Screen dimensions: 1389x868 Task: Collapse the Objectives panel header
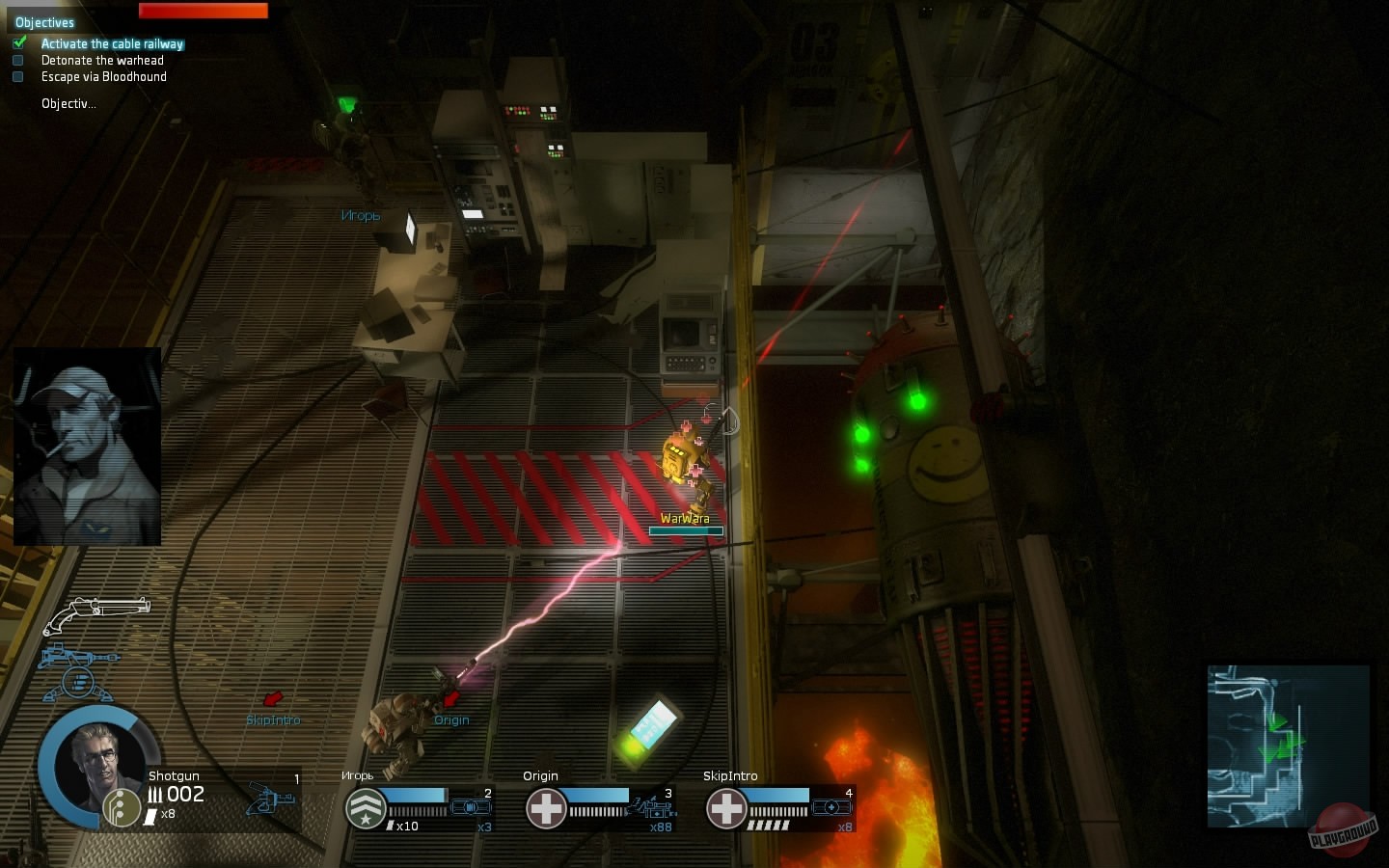click(44, 21)
